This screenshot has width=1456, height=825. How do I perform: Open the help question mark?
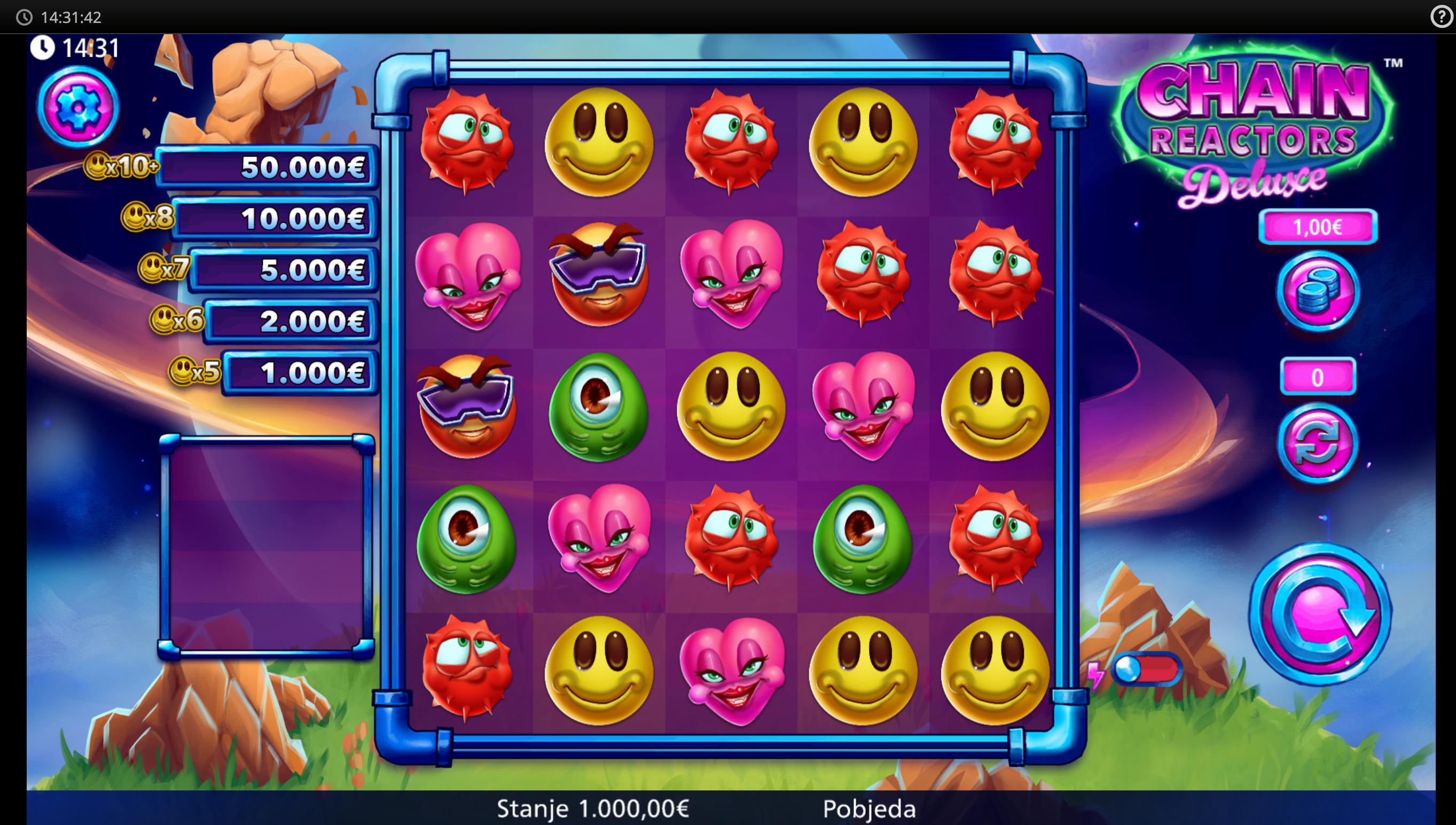click(x=1442, y=17)
